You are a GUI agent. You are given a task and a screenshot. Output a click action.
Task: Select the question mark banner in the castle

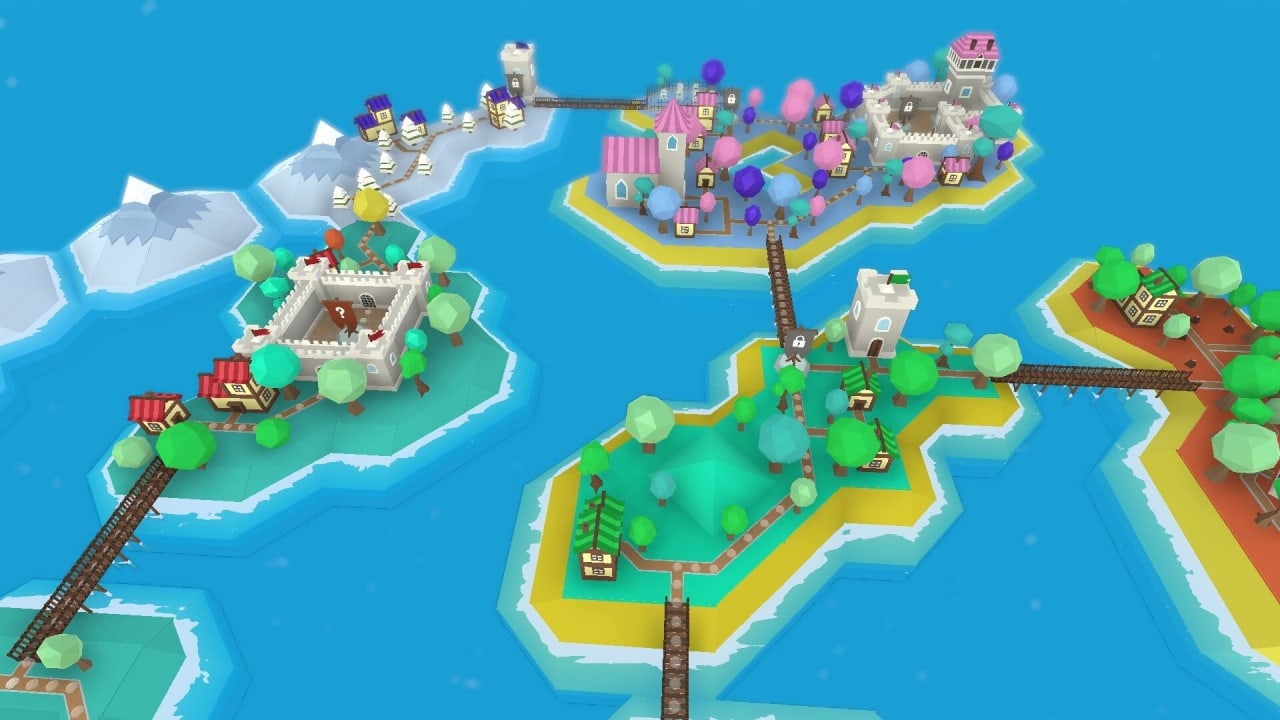click(x=341, y=314)
